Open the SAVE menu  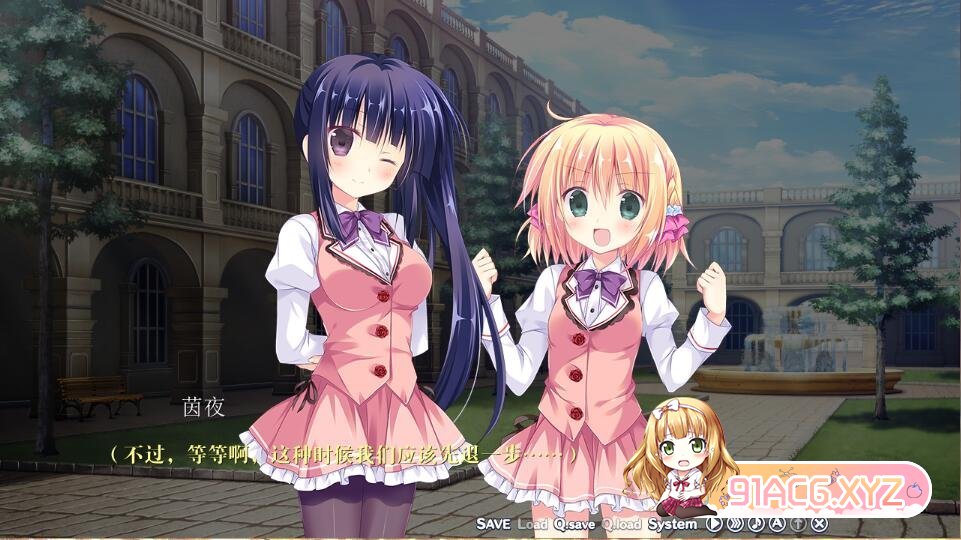[493, 524]
